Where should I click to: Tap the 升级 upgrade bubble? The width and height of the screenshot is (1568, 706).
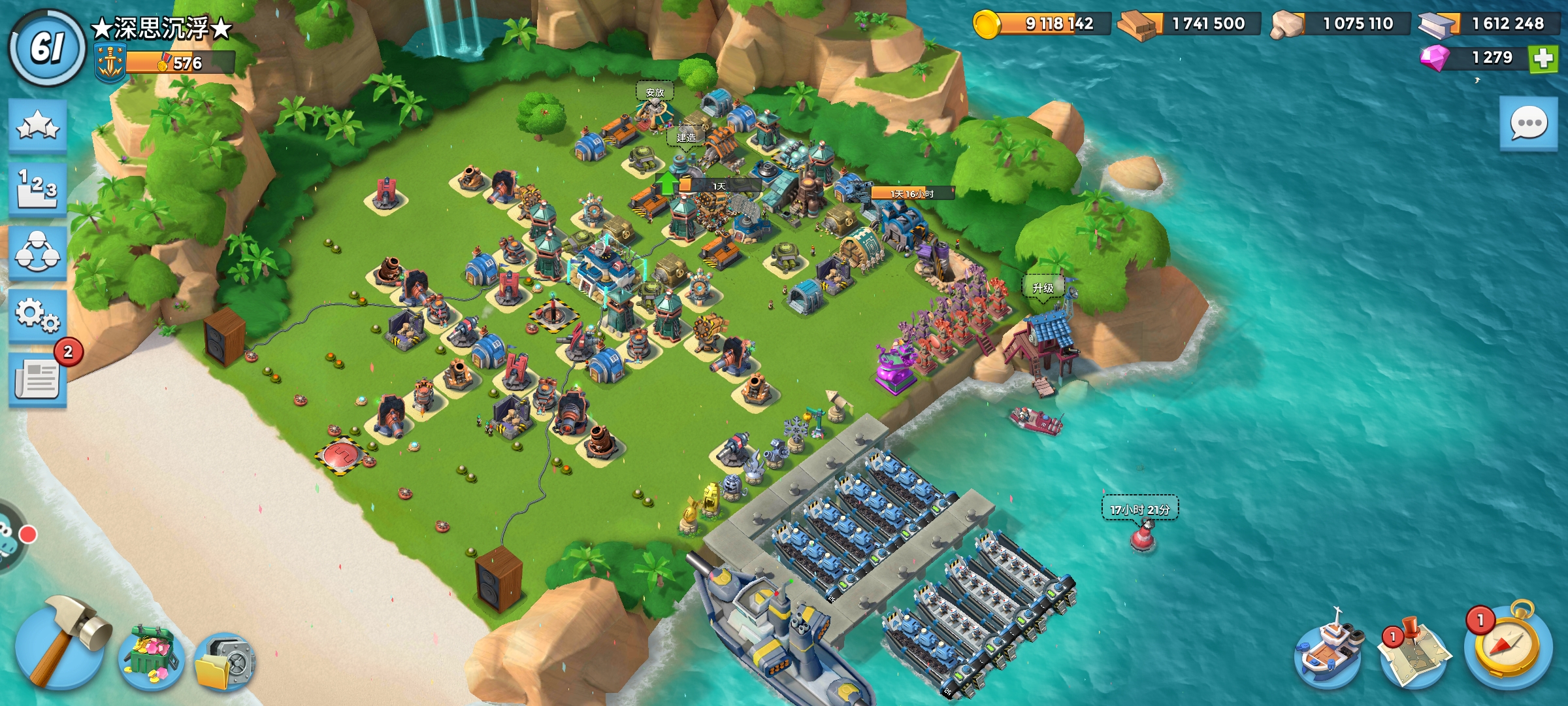pyautogui.click(x=1043, y=288)
